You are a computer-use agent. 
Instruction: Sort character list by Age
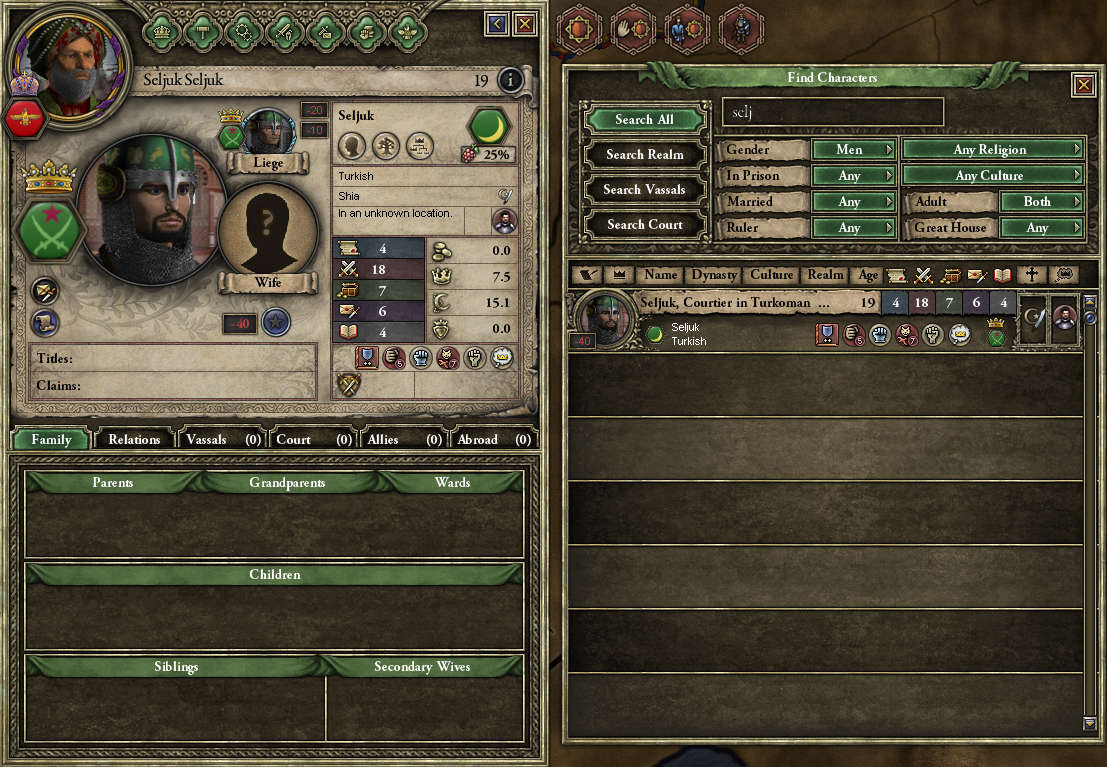point(868,275)
